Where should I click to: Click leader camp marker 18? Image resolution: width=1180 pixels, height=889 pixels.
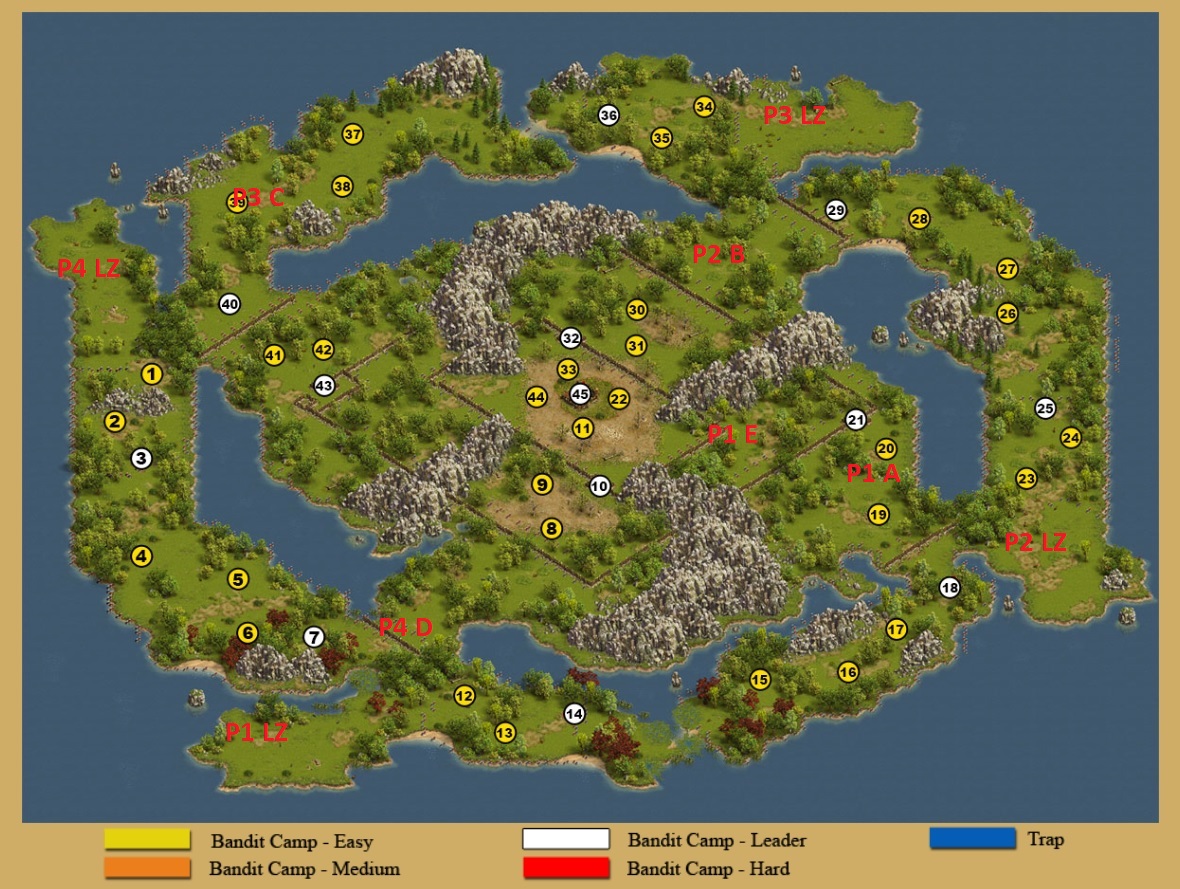point(949,588)
